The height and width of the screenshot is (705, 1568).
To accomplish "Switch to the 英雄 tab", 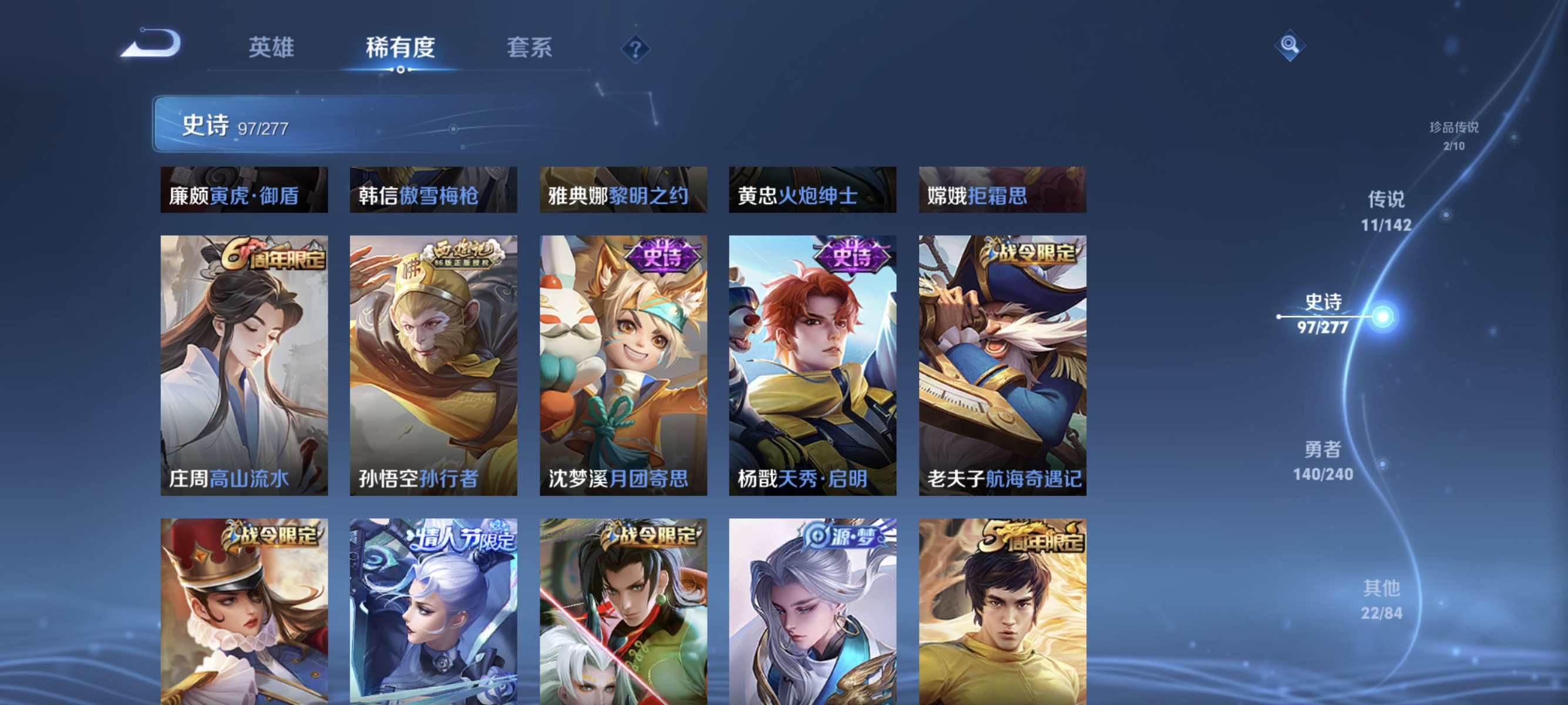I will [x=271, y=48].
